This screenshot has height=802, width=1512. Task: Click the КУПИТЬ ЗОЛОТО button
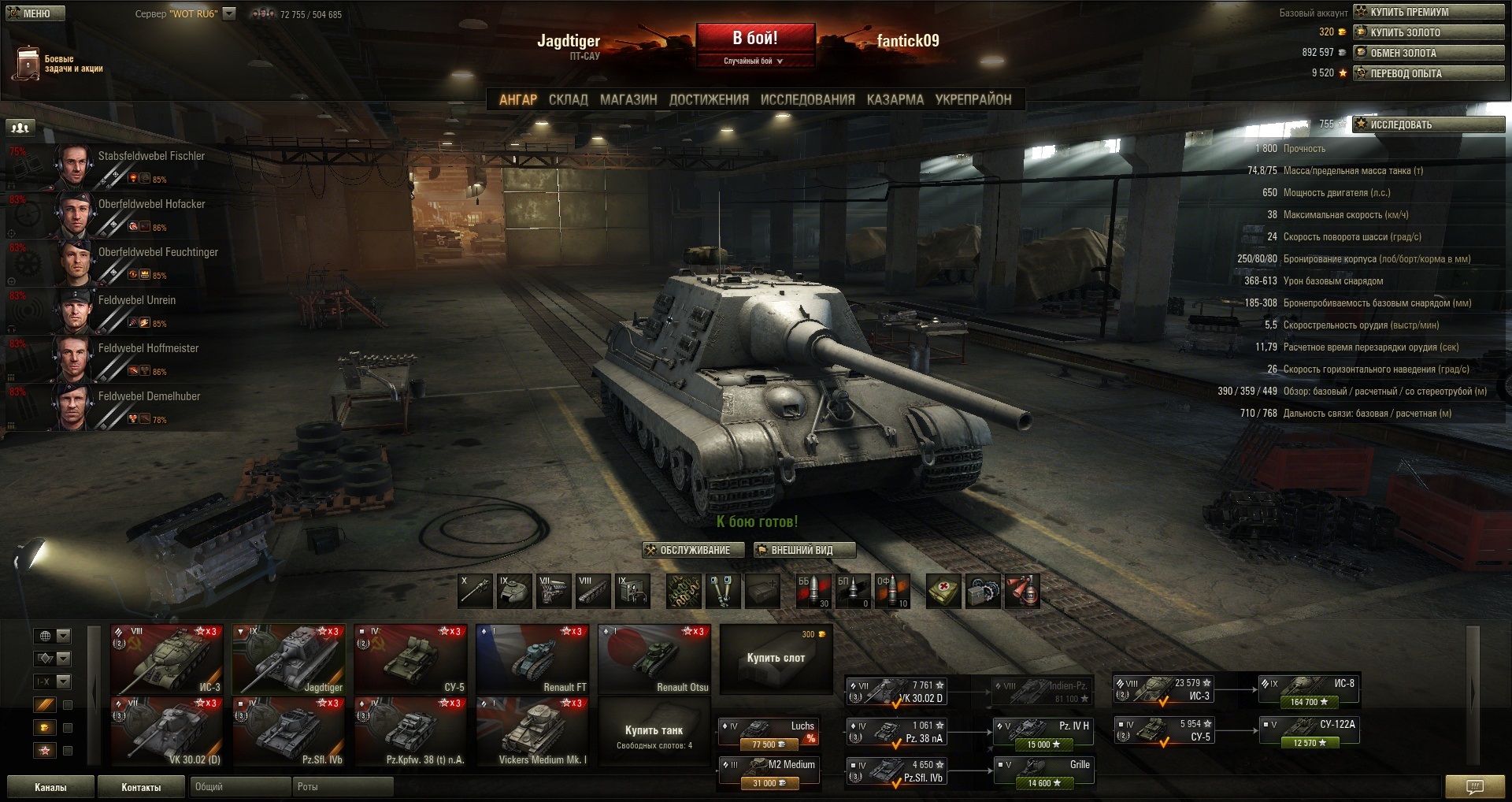click(x=1429, y=32)
